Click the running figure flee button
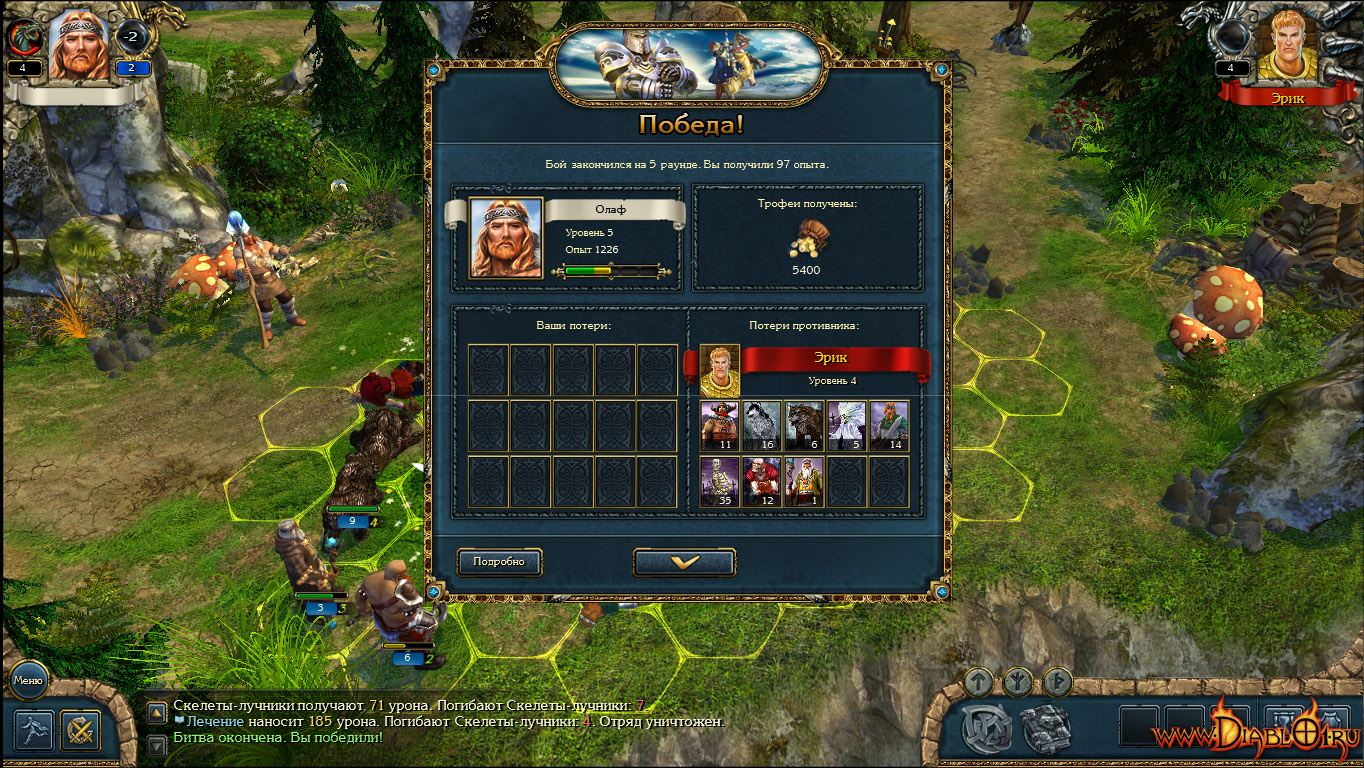Viewport: 1364px width, 768px height. point(34,730)
